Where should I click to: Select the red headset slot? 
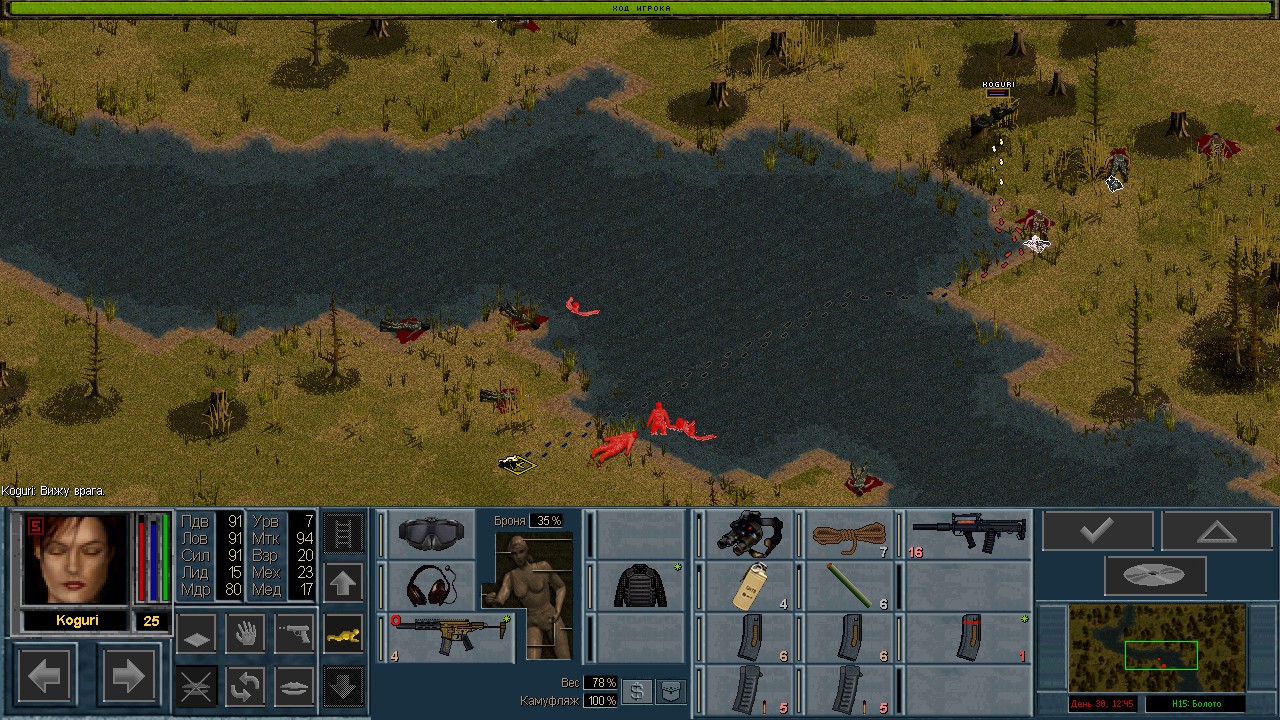tap(431, 585)
